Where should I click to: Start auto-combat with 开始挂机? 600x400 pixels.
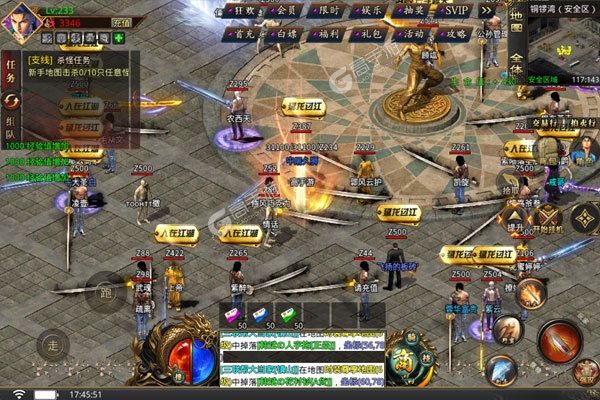pos(549,217)
